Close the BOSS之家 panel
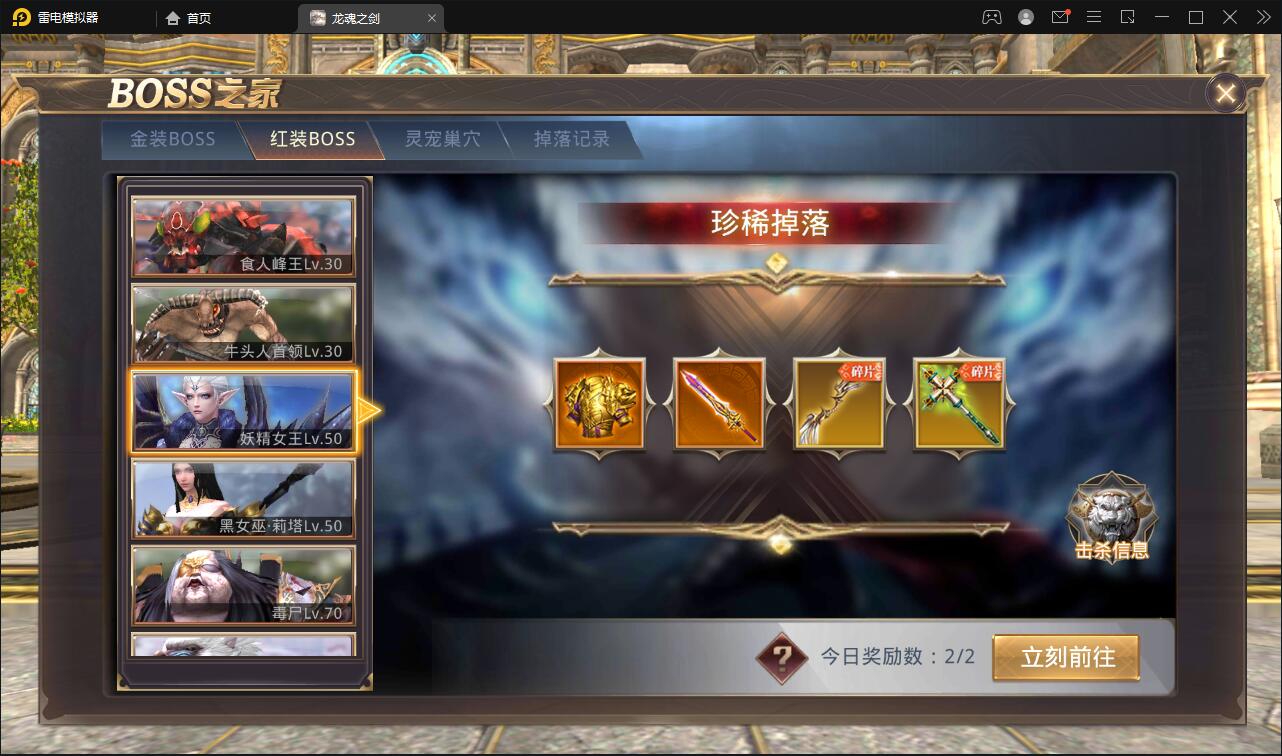Image resolution: width=1282 pixels, height=756 pixels. coord(1225,92)
